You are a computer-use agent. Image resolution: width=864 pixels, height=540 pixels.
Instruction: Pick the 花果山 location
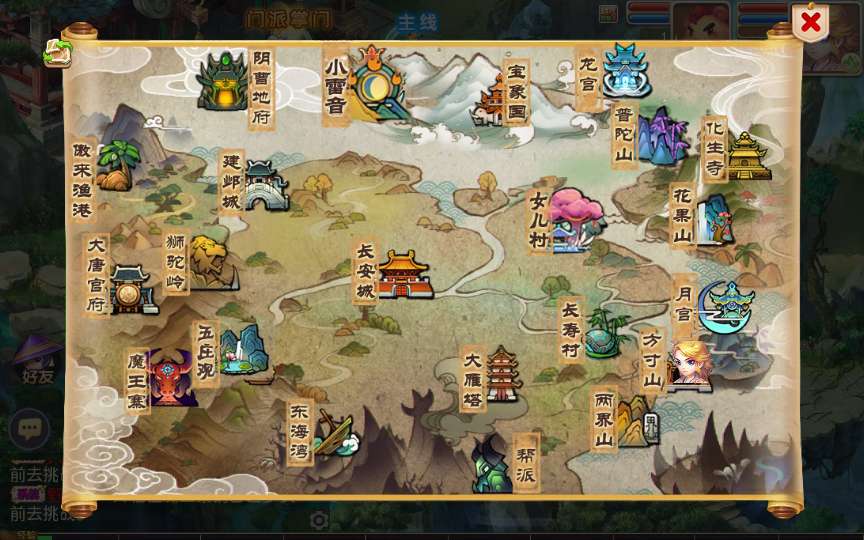click(714, 218)
